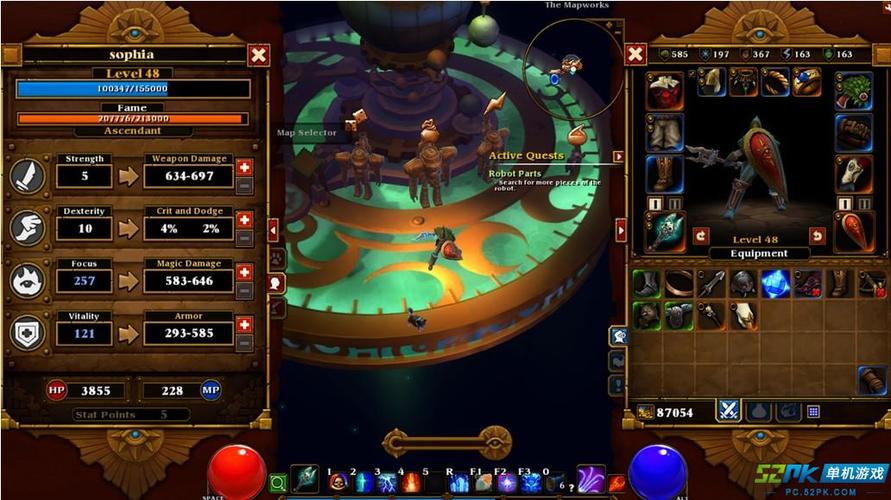Select the equipped polearm weapon slot
891x500 pixels.
pyautogui.click(x=664, y=231)
